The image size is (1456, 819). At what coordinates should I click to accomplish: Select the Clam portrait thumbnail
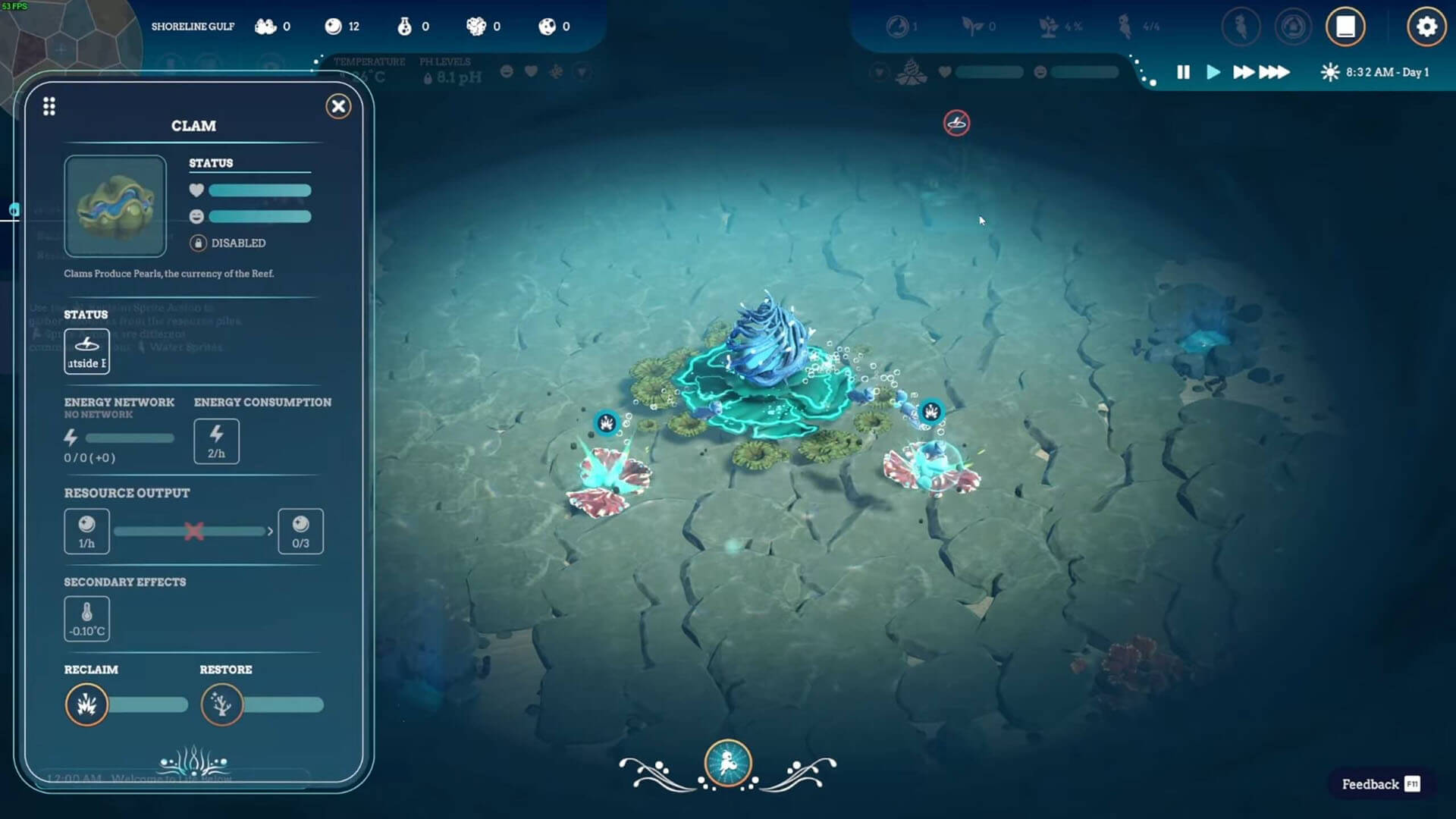click(x=115, y=206)
